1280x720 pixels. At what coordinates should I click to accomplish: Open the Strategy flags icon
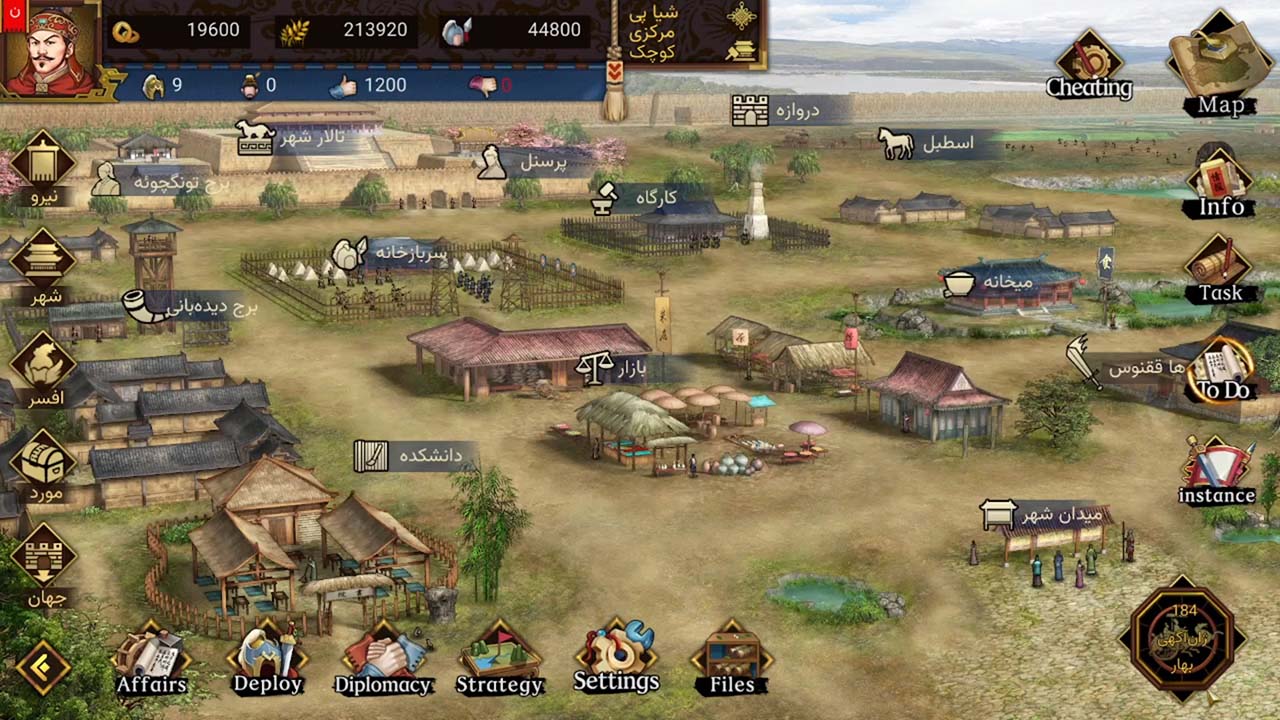(499, 650)
